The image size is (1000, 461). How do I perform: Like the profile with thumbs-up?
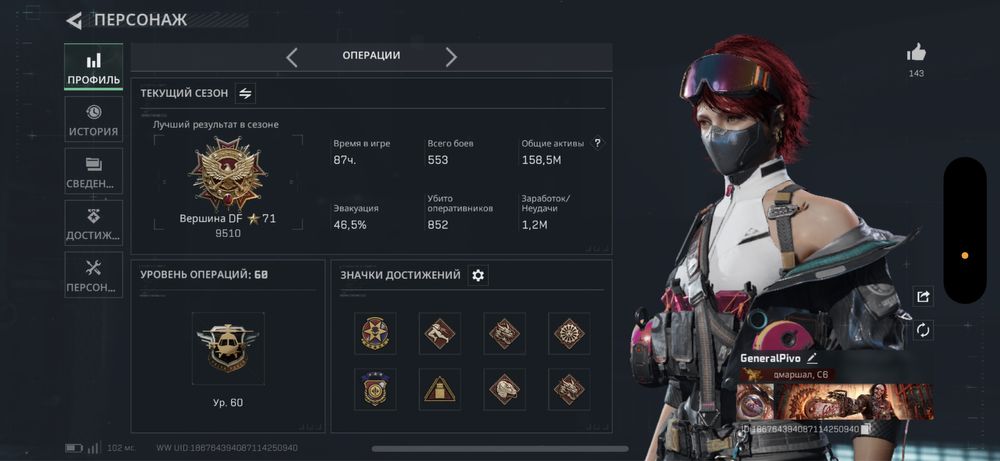pyautogui.click(x=916, y=52)
